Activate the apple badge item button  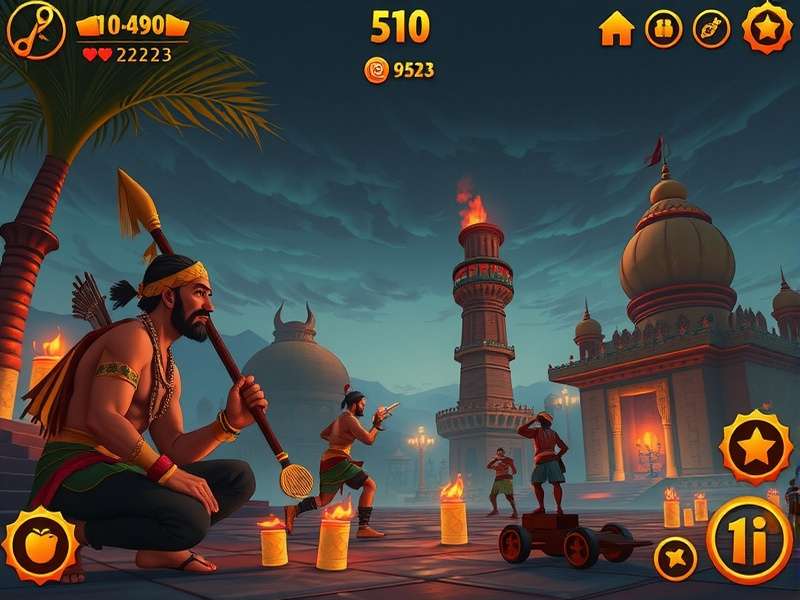(40, 546)
